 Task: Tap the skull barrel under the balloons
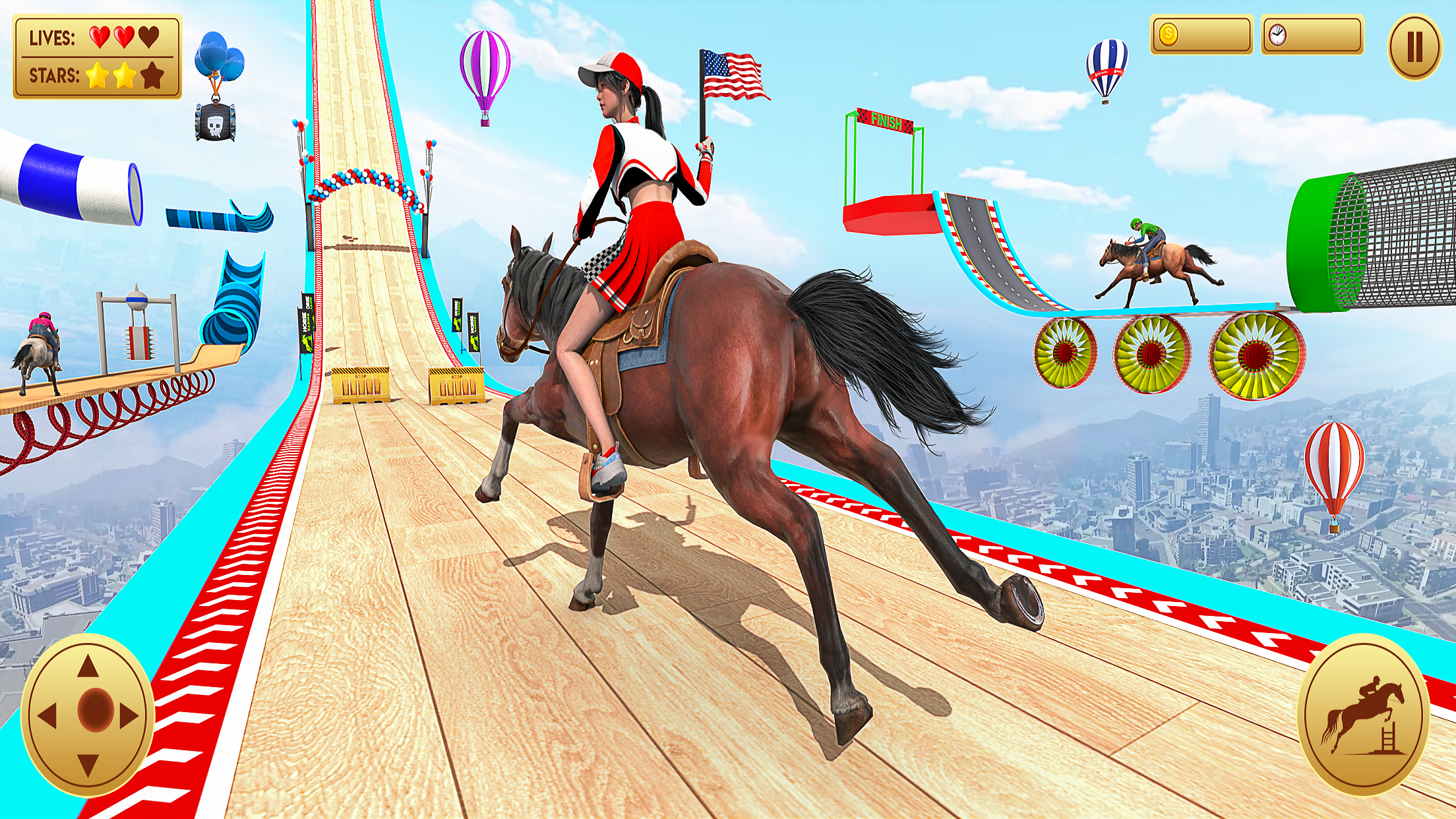(x=215, y=122)
